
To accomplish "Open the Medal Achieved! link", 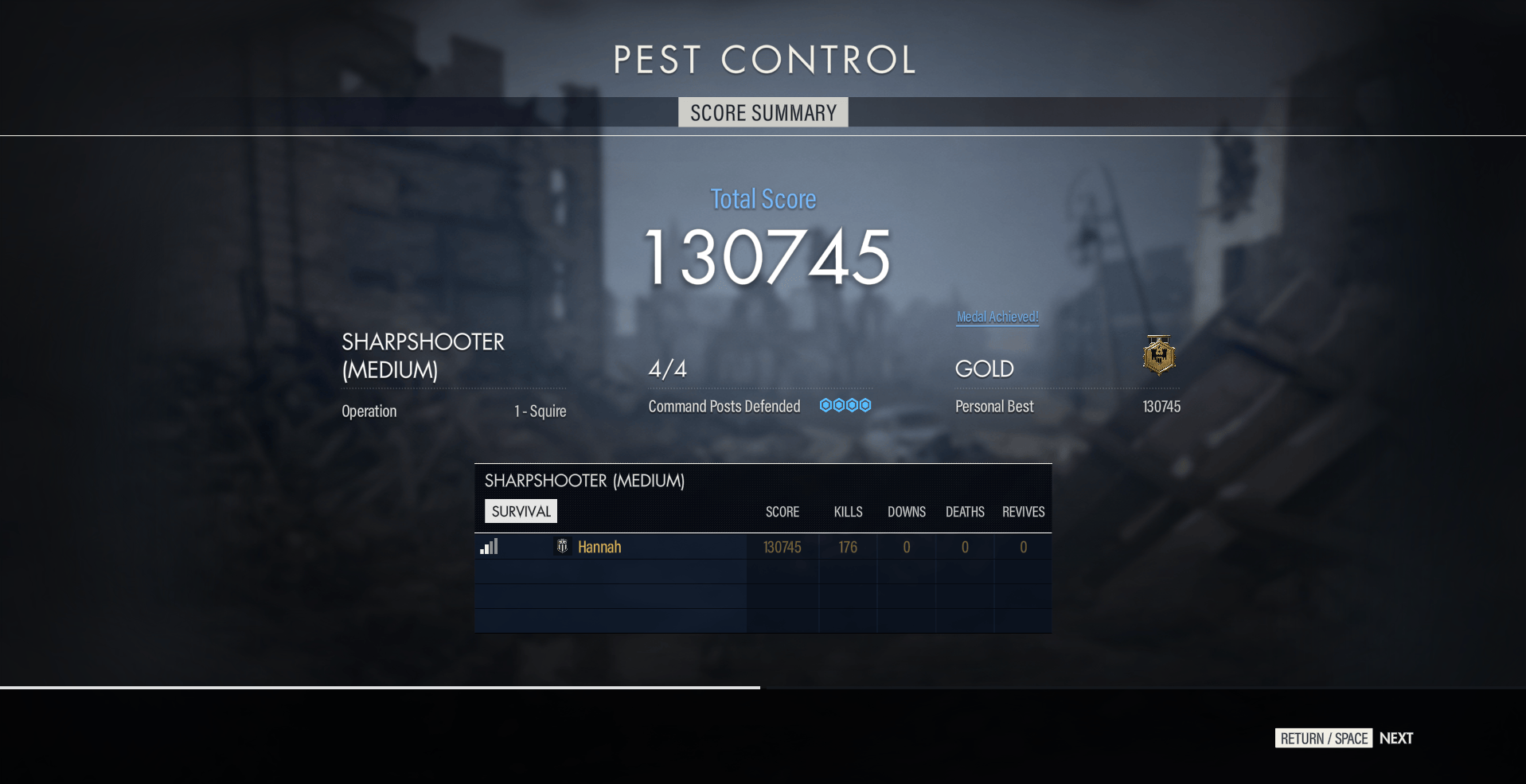I will (x=997, y=317).
